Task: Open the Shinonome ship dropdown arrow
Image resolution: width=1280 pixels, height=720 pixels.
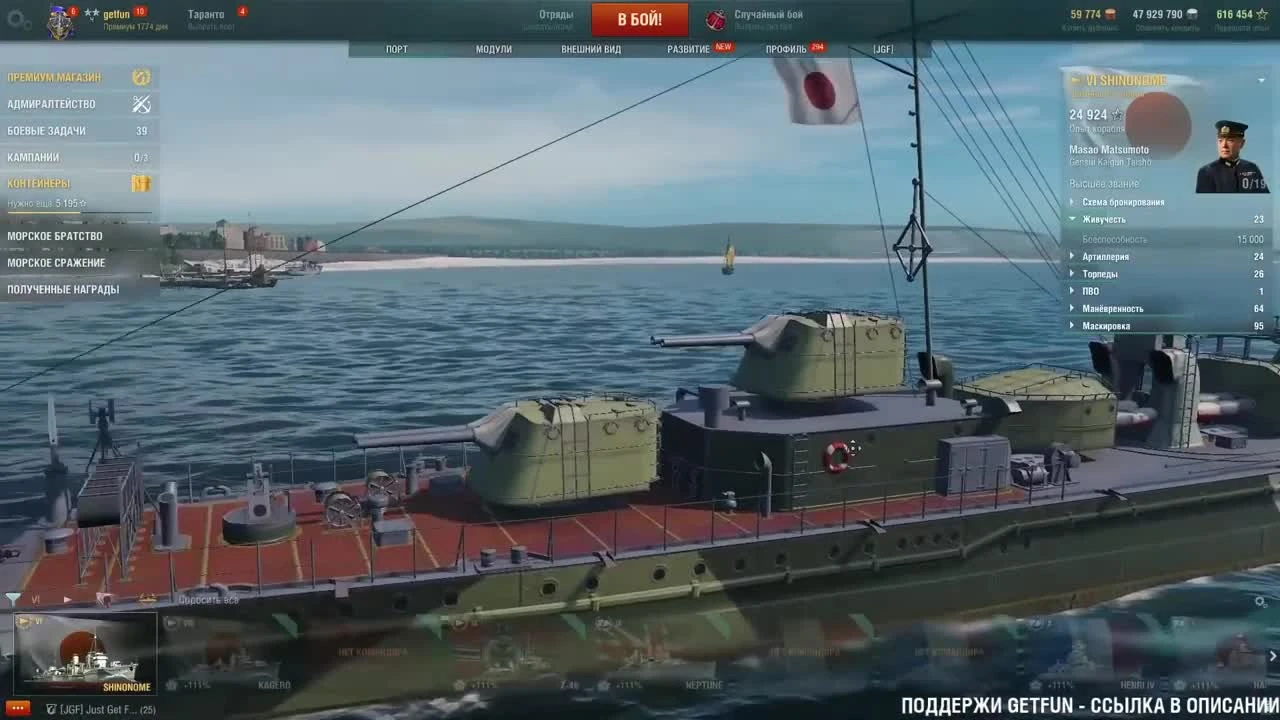Action: [1259, 81]
